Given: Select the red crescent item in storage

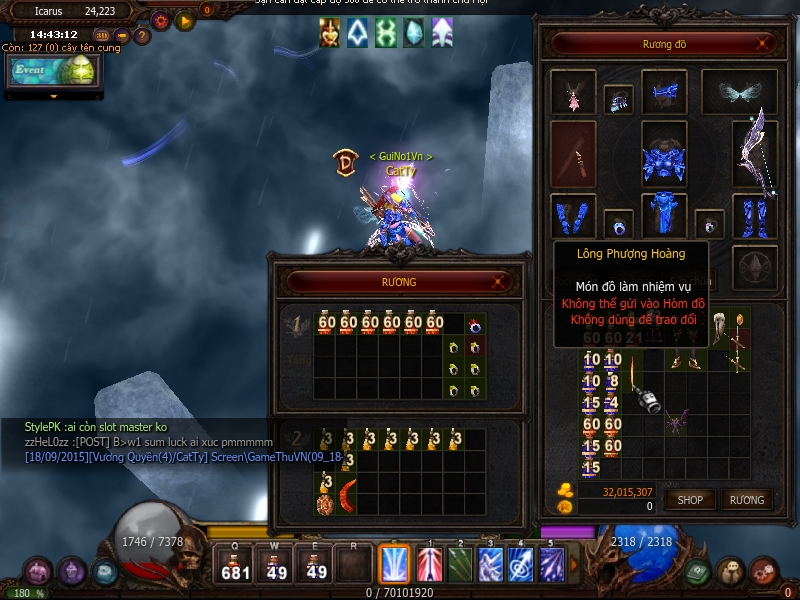Looking at the screenshot, I should (x=347, y=494).
